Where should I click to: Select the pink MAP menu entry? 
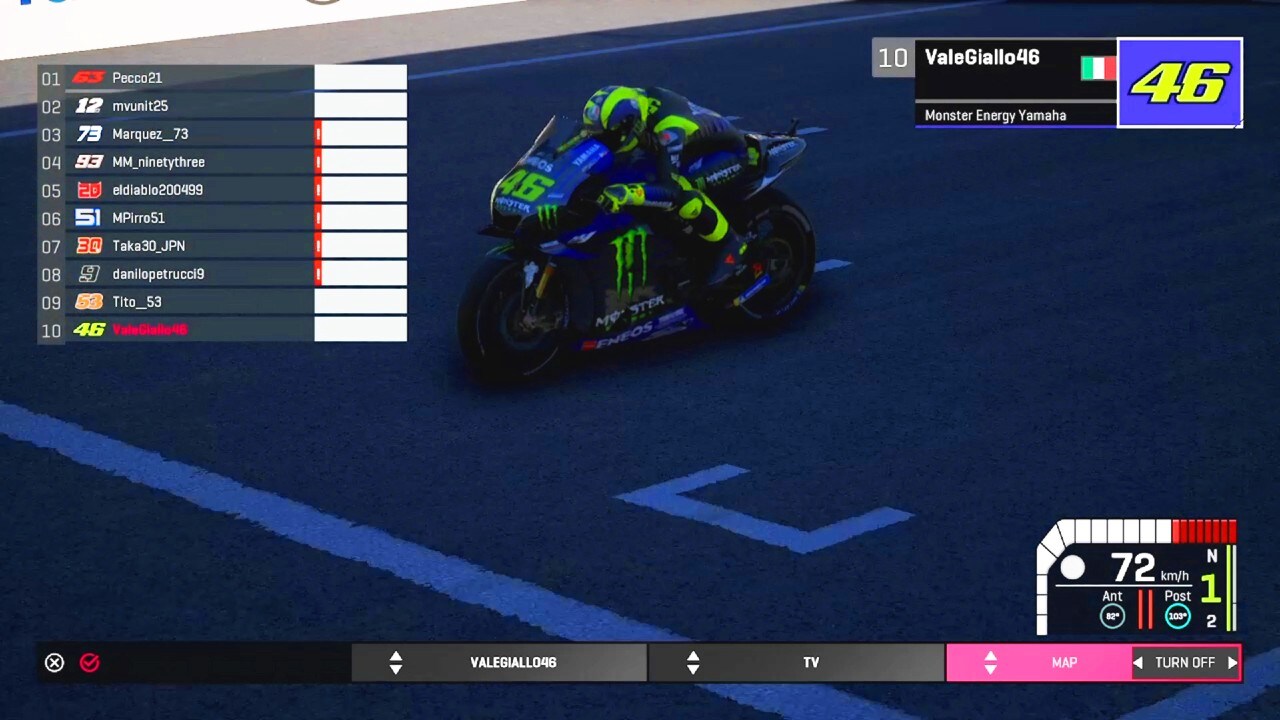point(1063,662)
